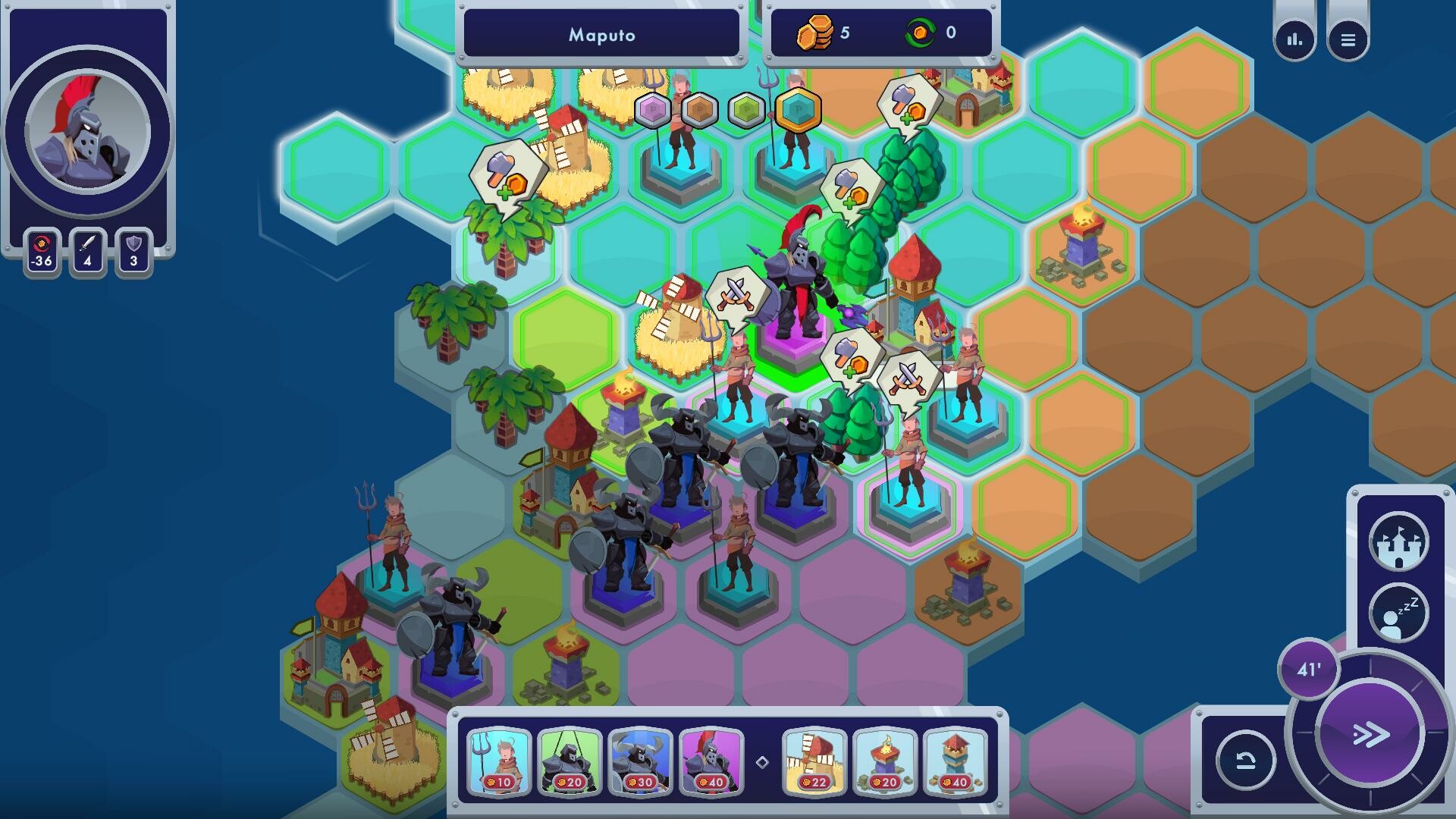Click the -36 income indicator

41,250
